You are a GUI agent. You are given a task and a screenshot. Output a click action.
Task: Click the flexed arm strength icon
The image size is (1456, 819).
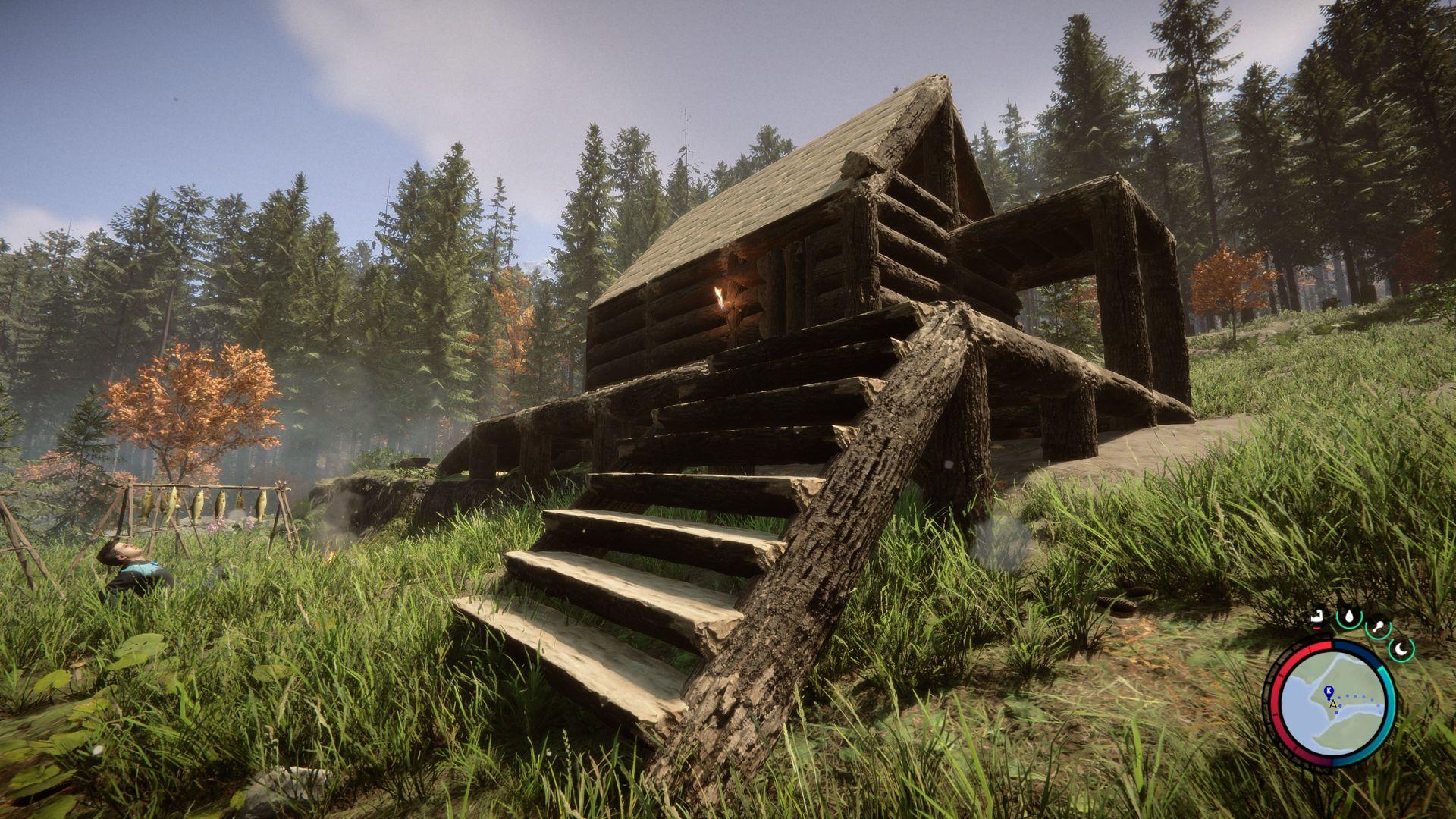pyautogui.click(x=1319, y=617)
